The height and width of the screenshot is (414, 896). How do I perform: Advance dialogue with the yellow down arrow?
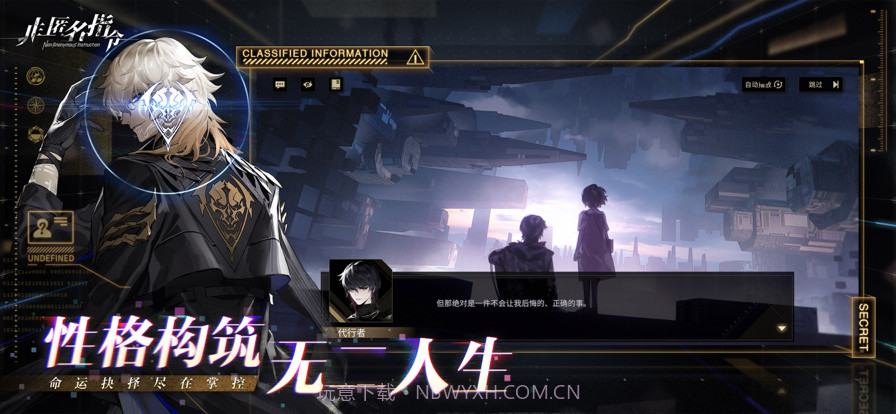coord(782,328)
